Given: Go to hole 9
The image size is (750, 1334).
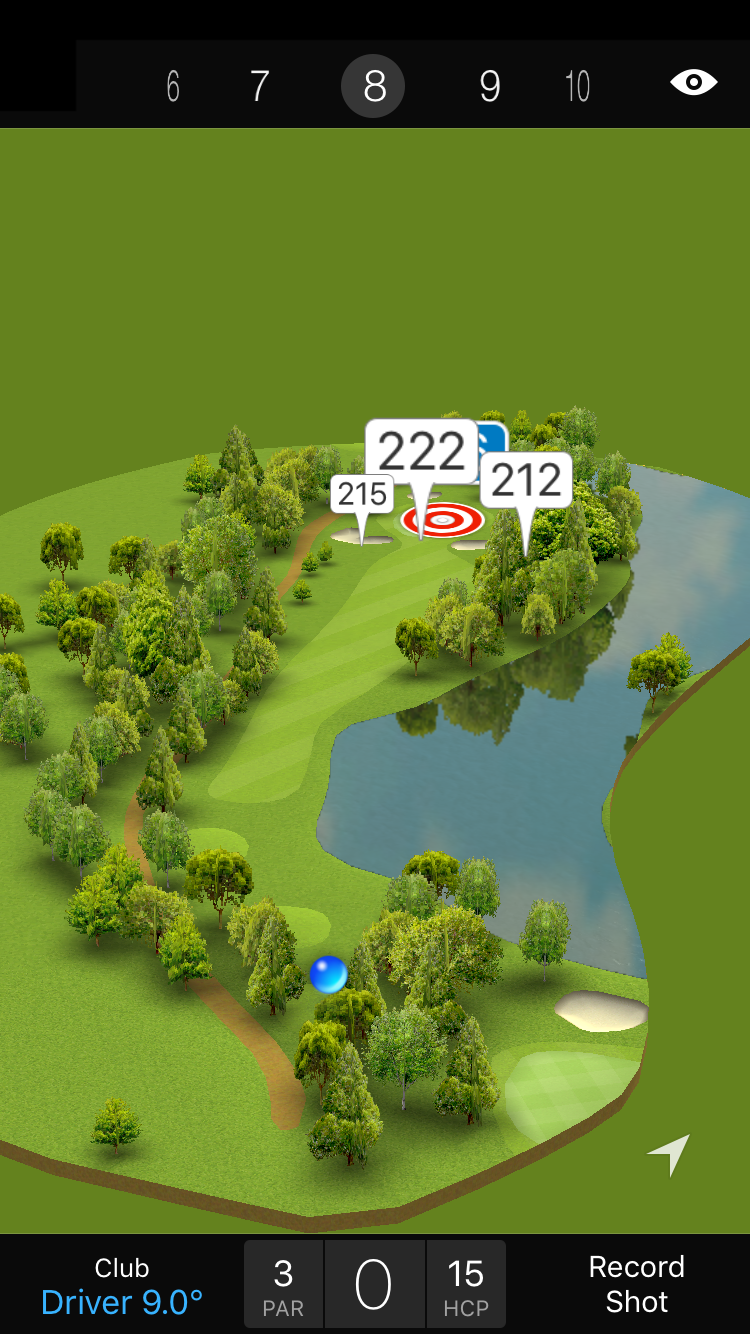Looking at the screenshot, I should pyautogui.click(x=489, y=87).
